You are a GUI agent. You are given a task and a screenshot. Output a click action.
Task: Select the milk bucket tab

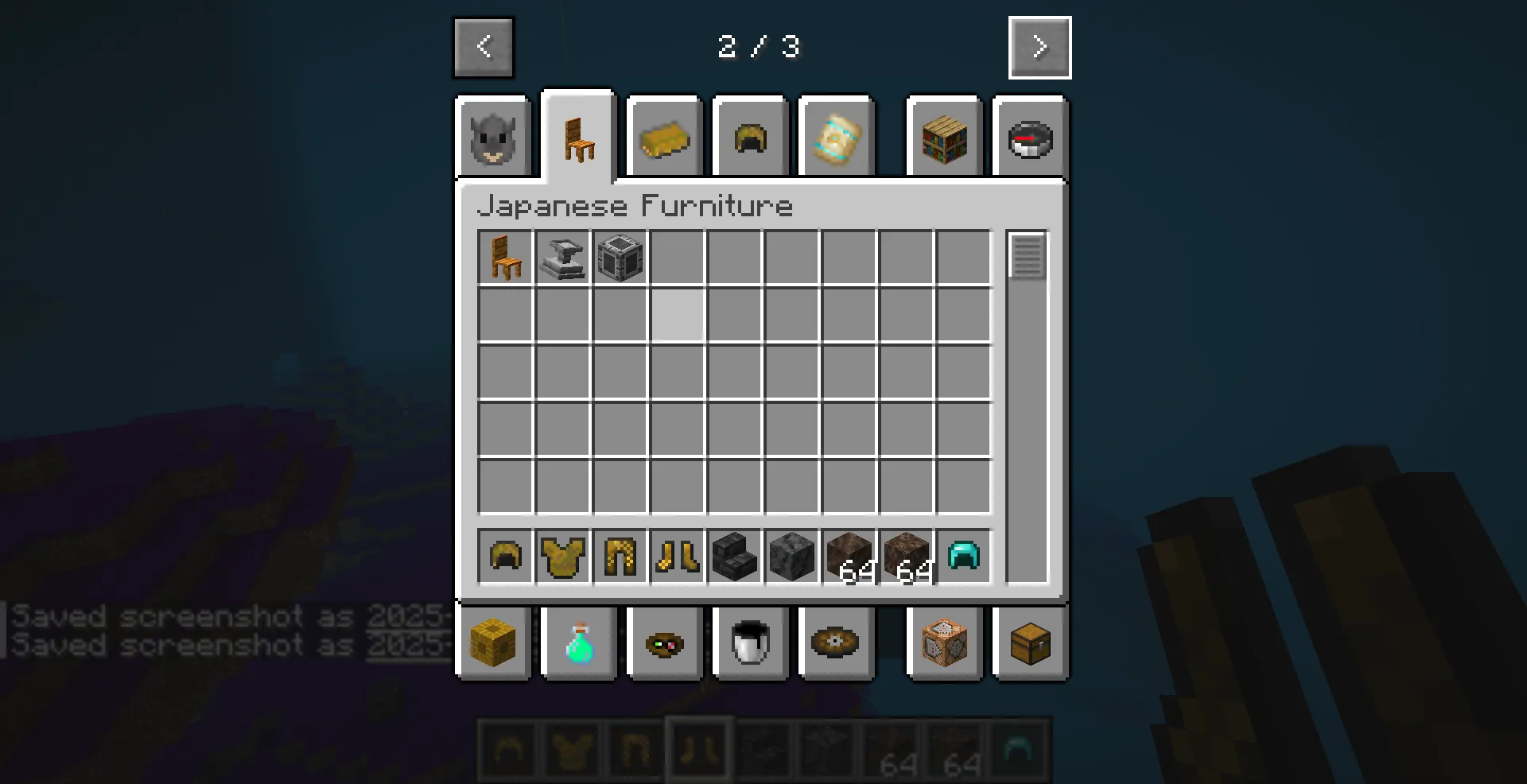[x=750, y=643]
